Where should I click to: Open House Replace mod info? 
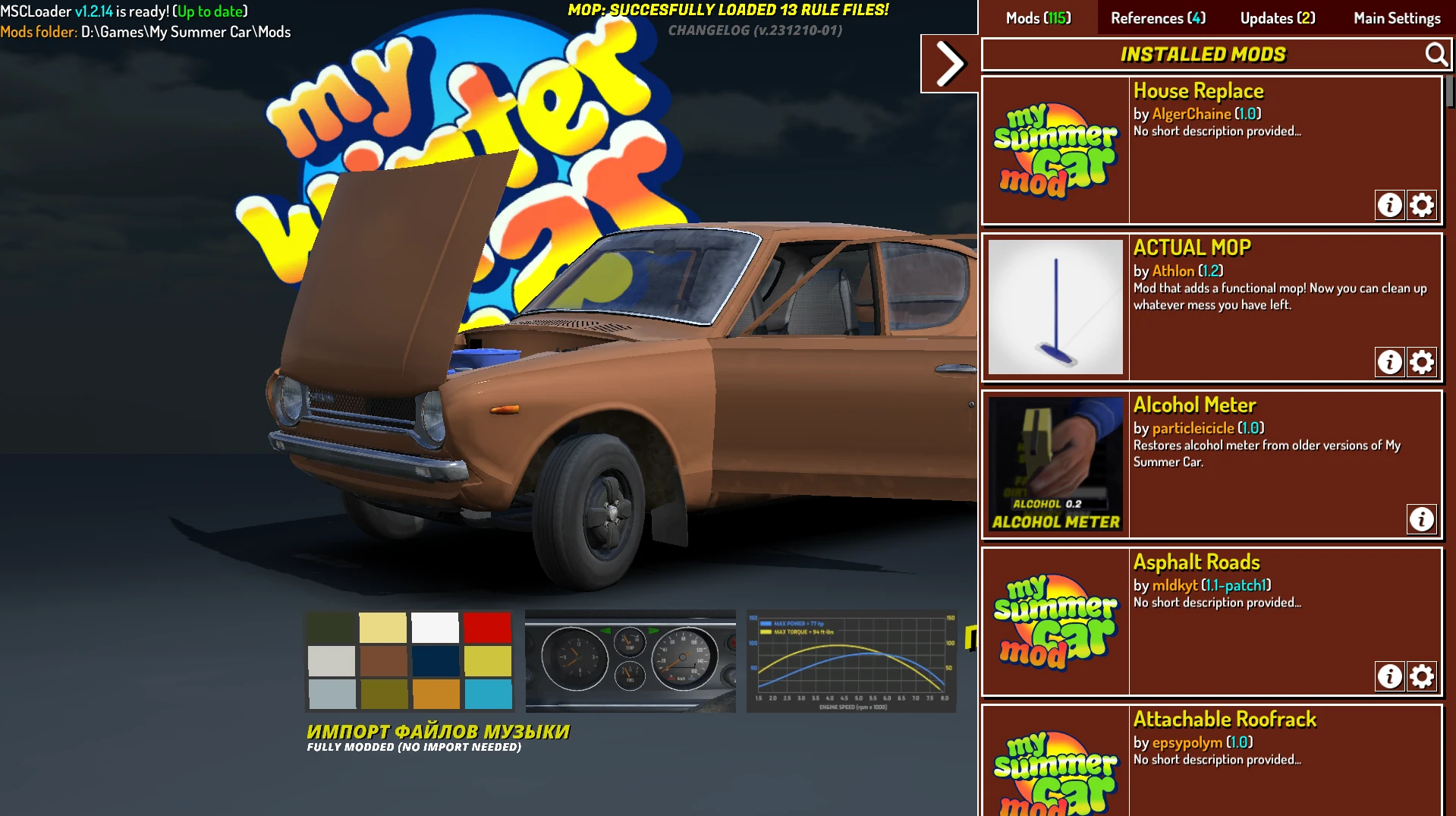[1390, 204]
